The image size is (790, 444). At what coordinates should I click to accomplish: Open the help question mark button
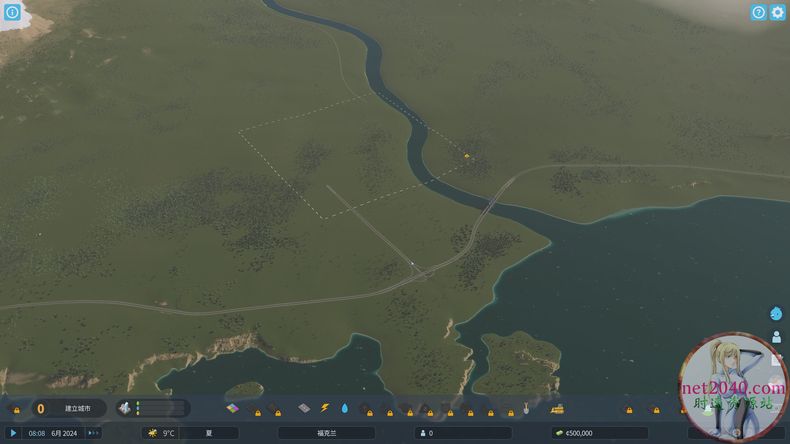tap(759, 12)
